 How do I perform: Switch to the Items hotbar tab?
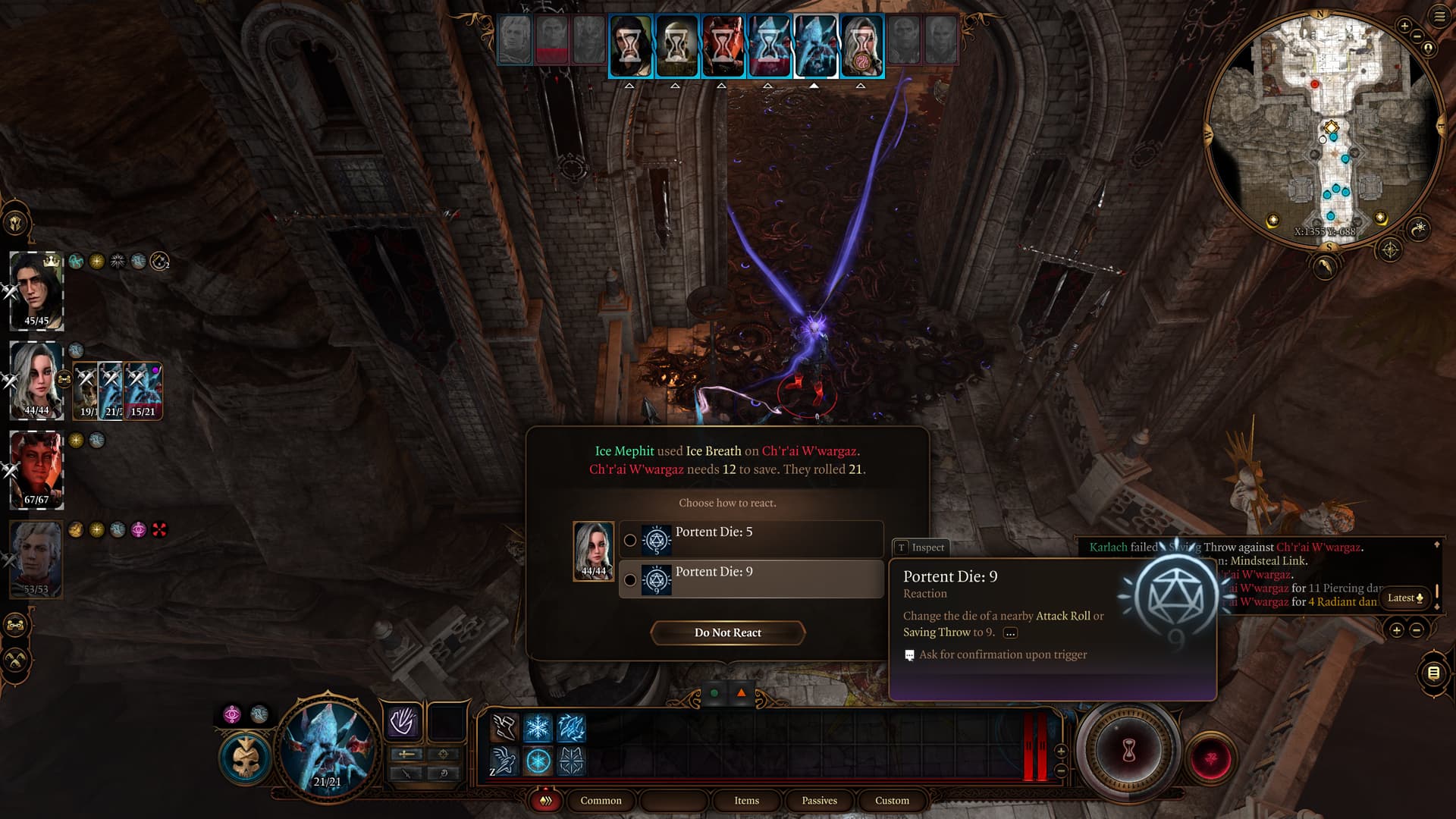[x=746, y=800]
